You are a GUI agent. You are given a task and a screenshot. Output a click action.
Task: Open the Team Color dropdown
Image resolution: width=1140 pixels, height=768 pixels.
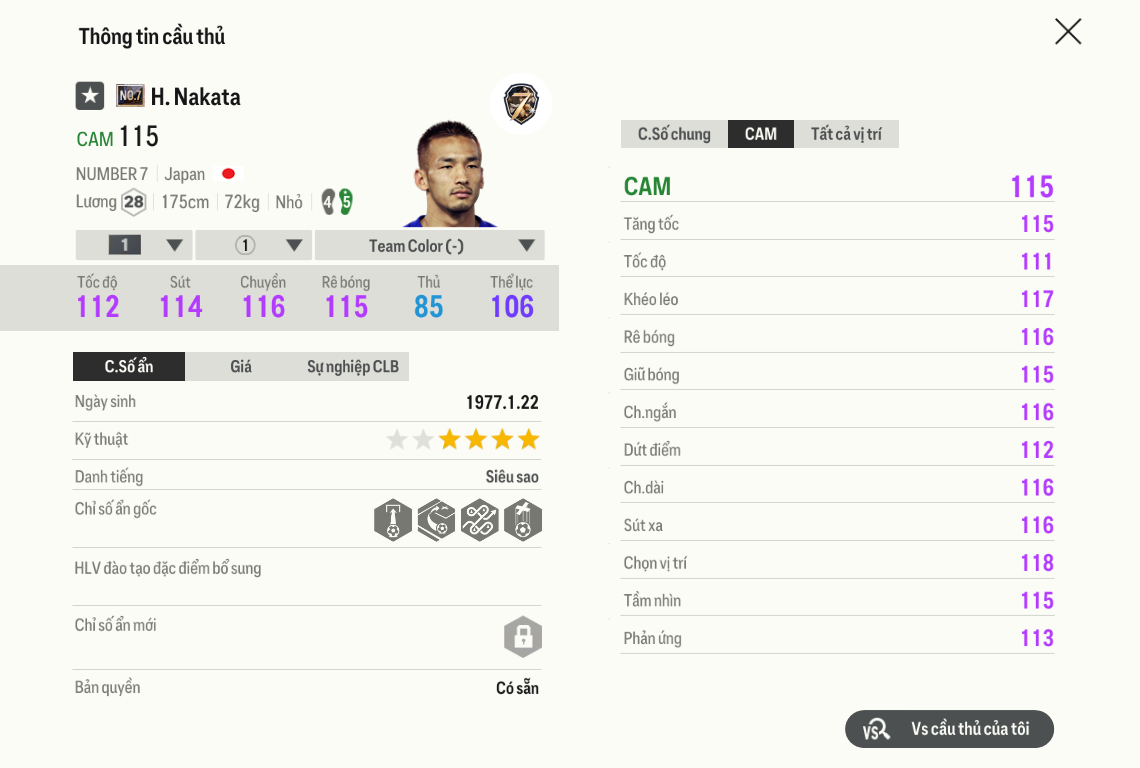[x=430, y=246]
